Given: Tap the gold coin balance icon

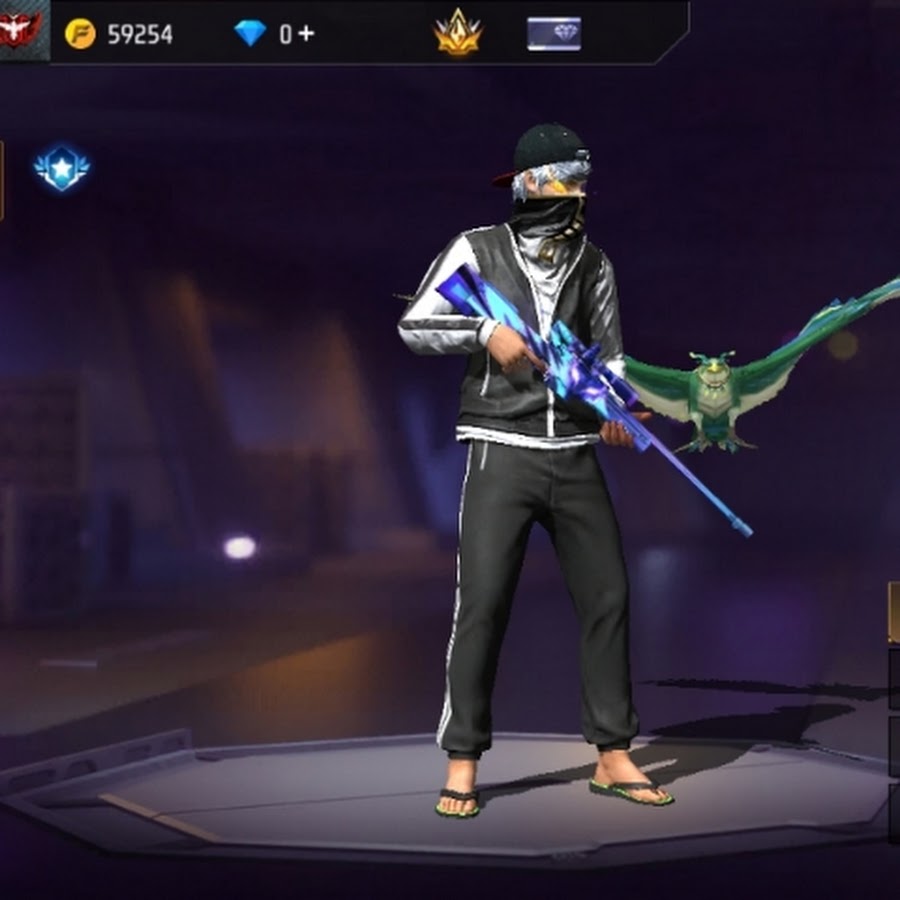Looking at the screenshot, I should pos(80,34).
